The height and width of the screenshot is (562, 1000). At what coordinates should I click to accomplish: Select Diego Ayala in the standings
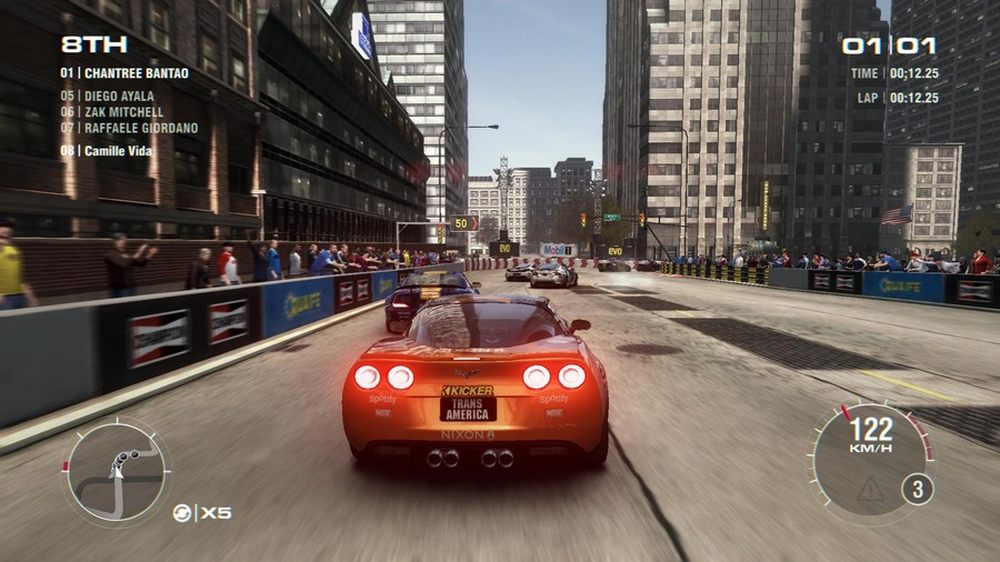click(108, 97)
